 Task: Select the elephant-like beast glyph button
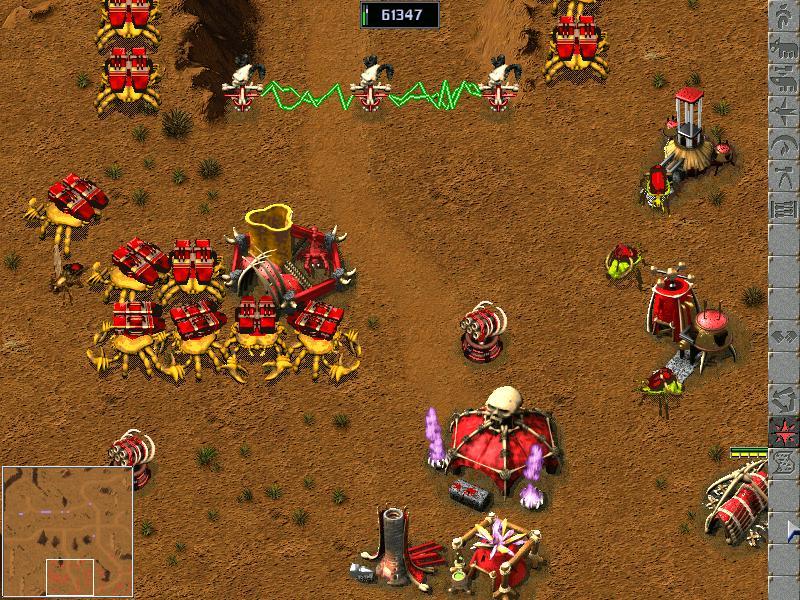784,46
